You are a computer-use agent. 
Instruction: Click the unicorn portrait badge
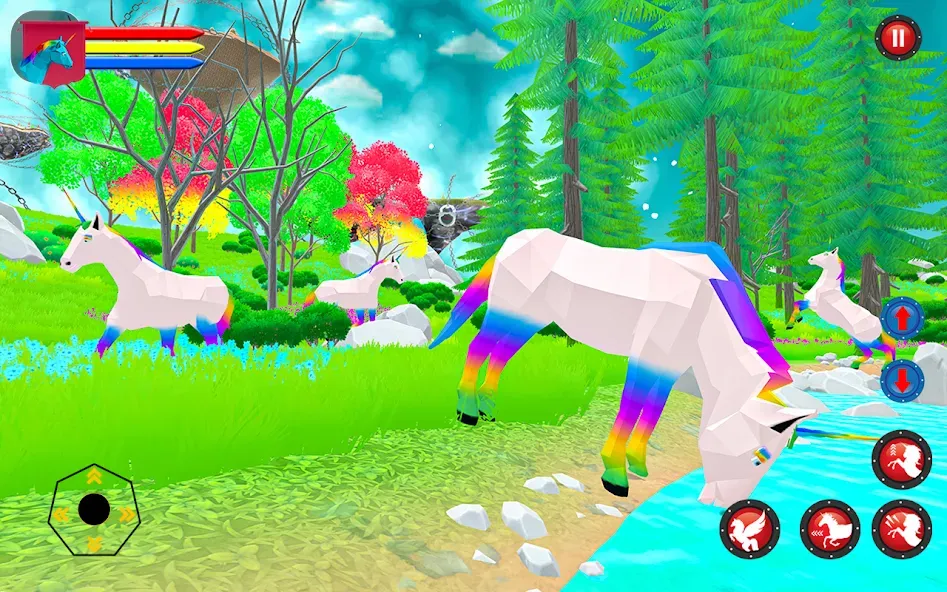[47, 48]
